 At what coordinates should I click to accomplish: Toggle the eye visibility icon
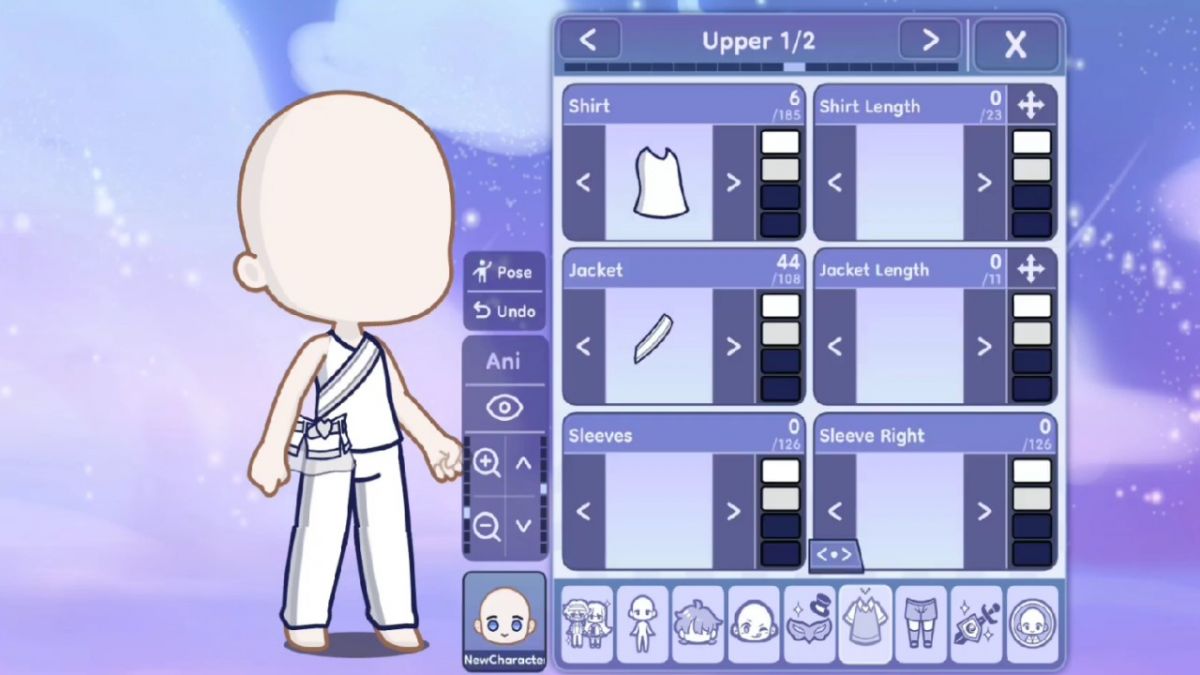(505, 407)
